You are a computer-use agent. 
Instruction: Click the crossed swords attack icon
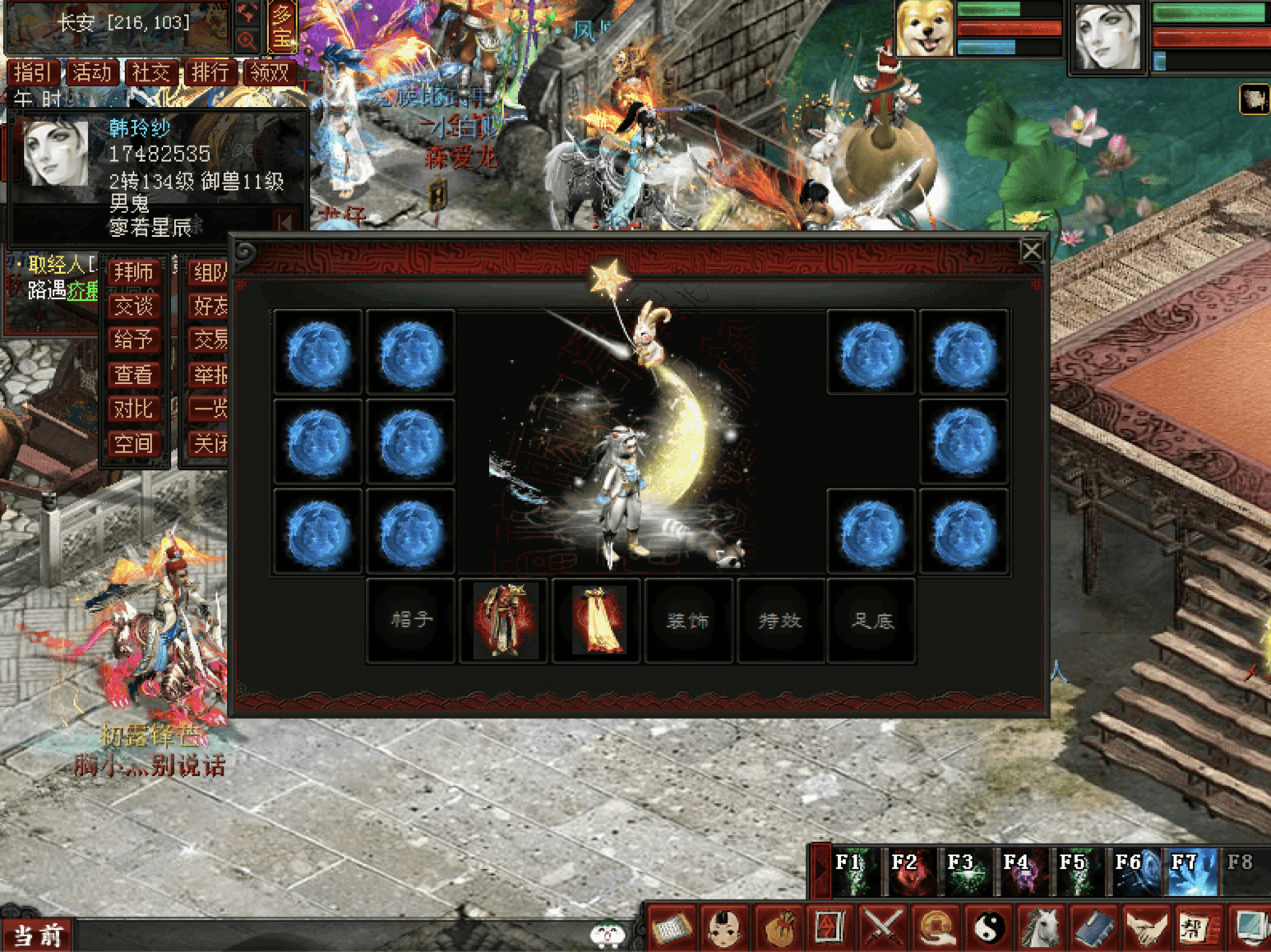point(883,927)
